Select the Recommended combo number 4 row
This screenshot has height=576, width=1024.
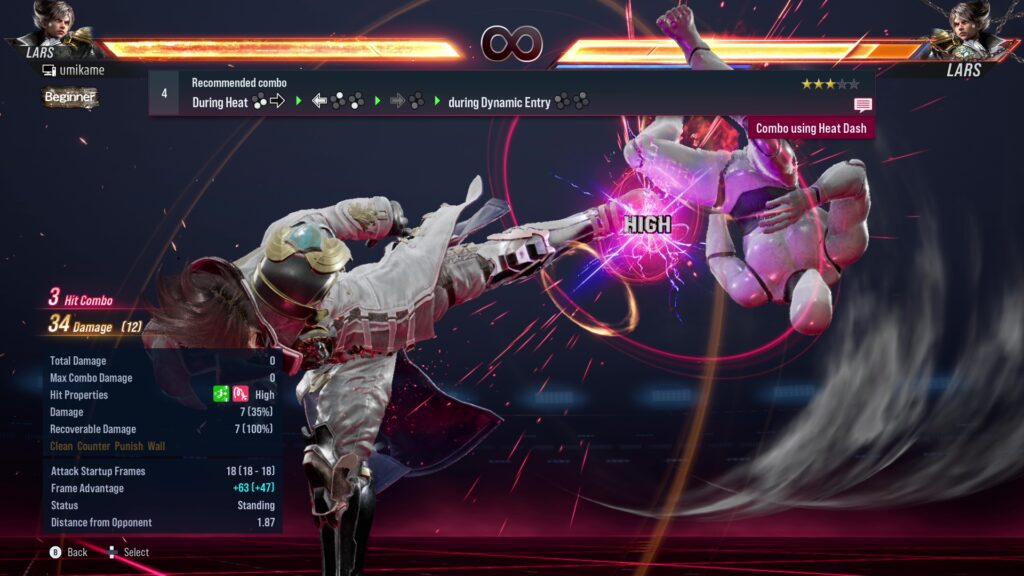[x=510, y=92]
